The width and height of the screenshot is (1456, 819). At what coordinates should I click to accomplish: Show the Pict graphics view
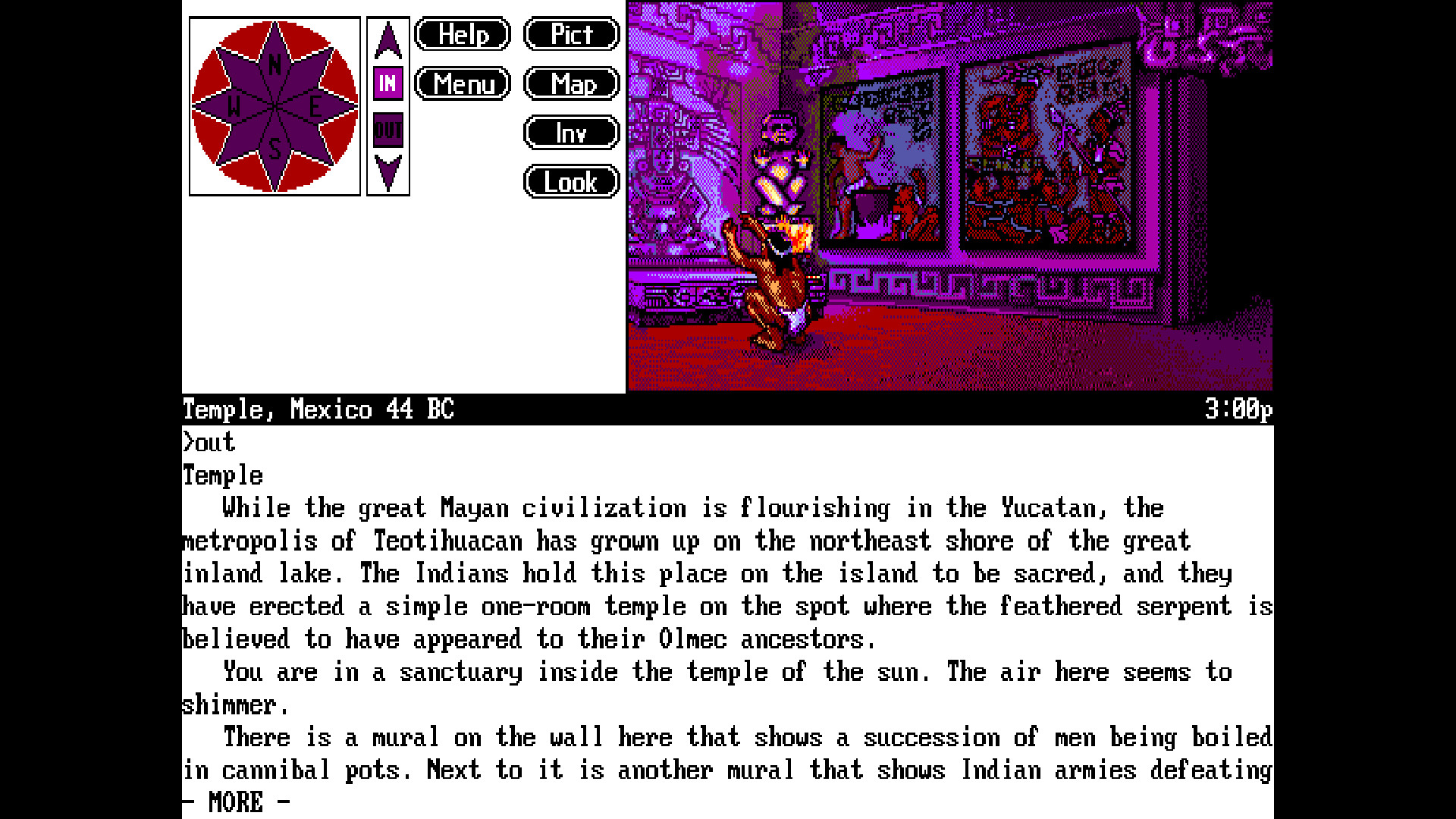571,33
